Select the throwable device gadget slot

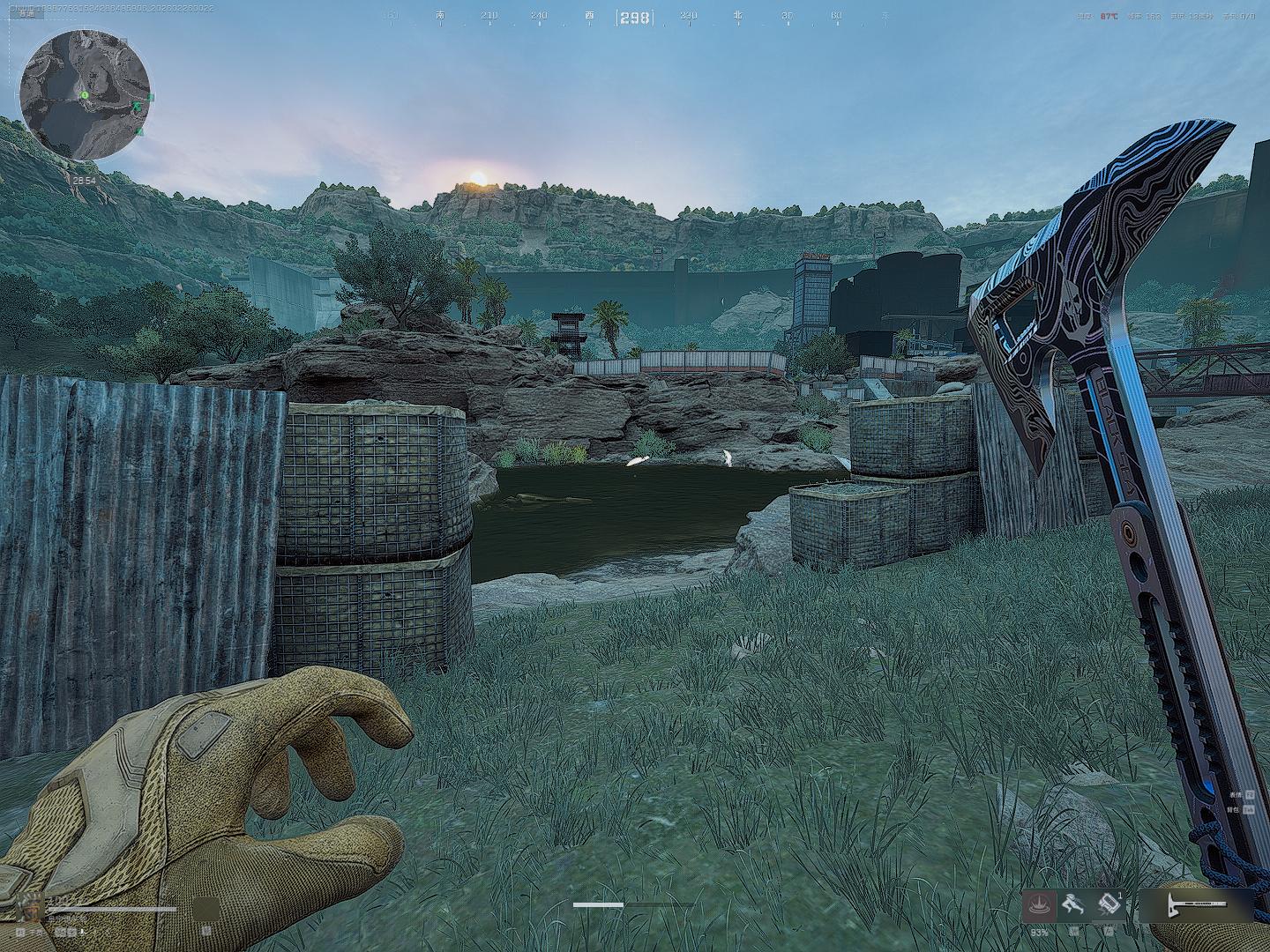1108,905
